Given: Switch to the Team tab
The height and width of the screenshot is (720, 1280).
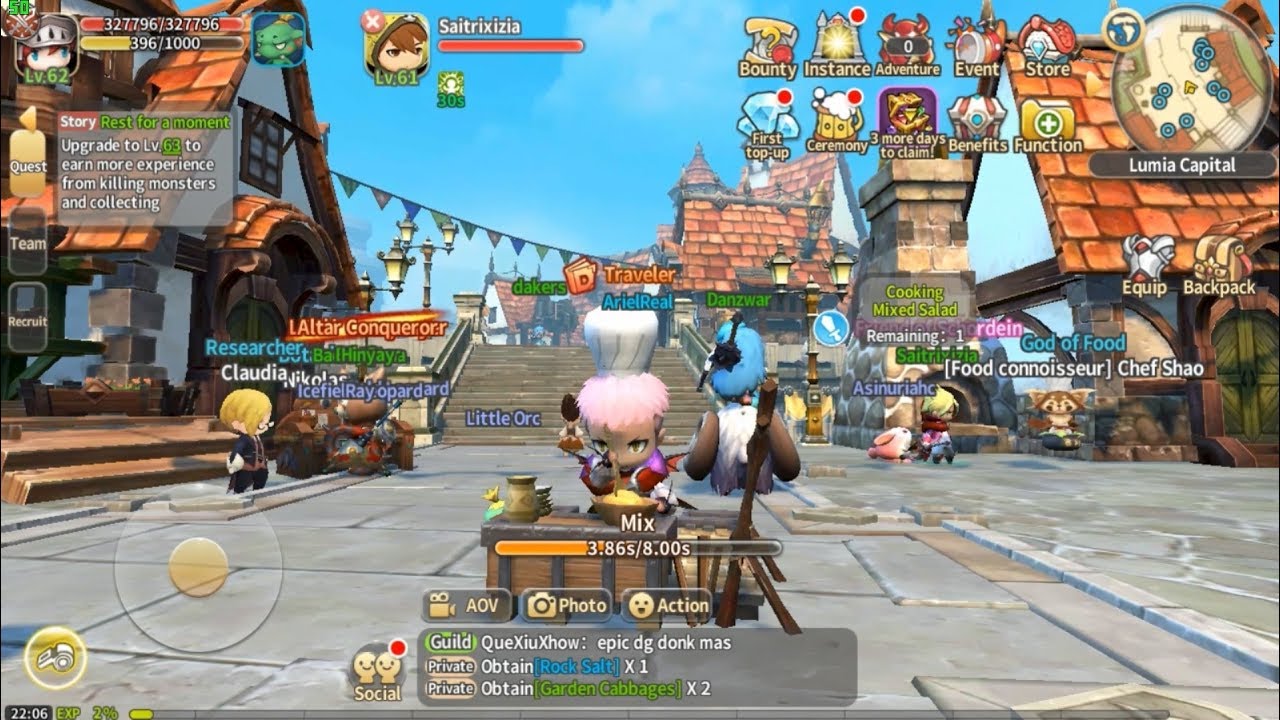Looking at the screenshot, I should [27, 243].
